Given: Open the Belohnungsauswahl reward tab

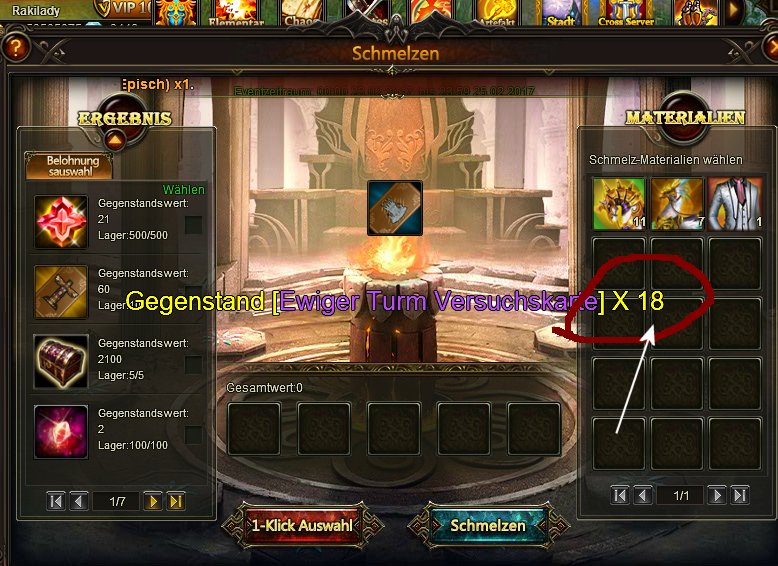Looking at the screenshot, I should [x=68, y=165].
